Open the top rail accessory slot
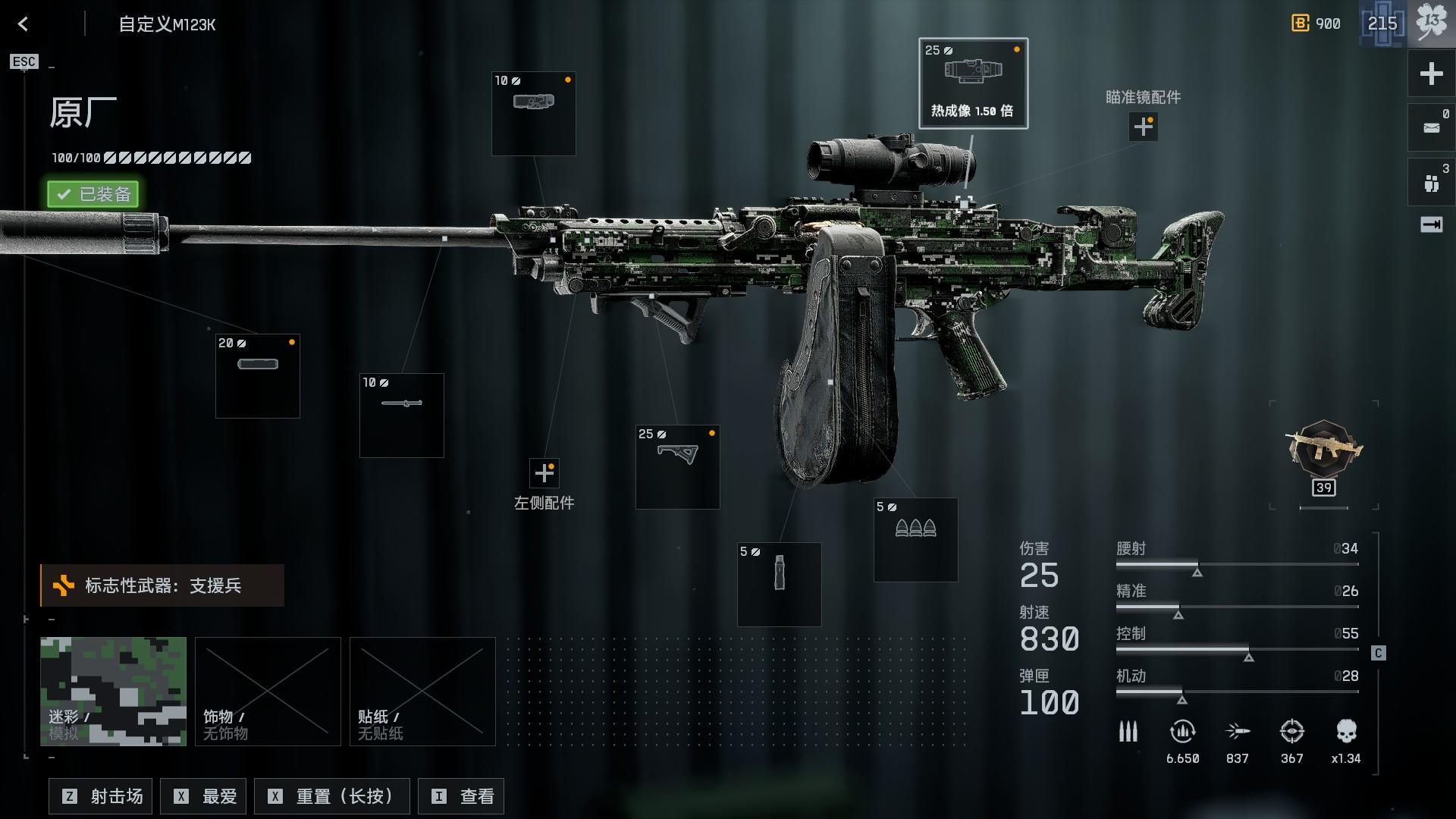Screen dimensions: 1456x819 pyautogui.click(x=533, y=114)
